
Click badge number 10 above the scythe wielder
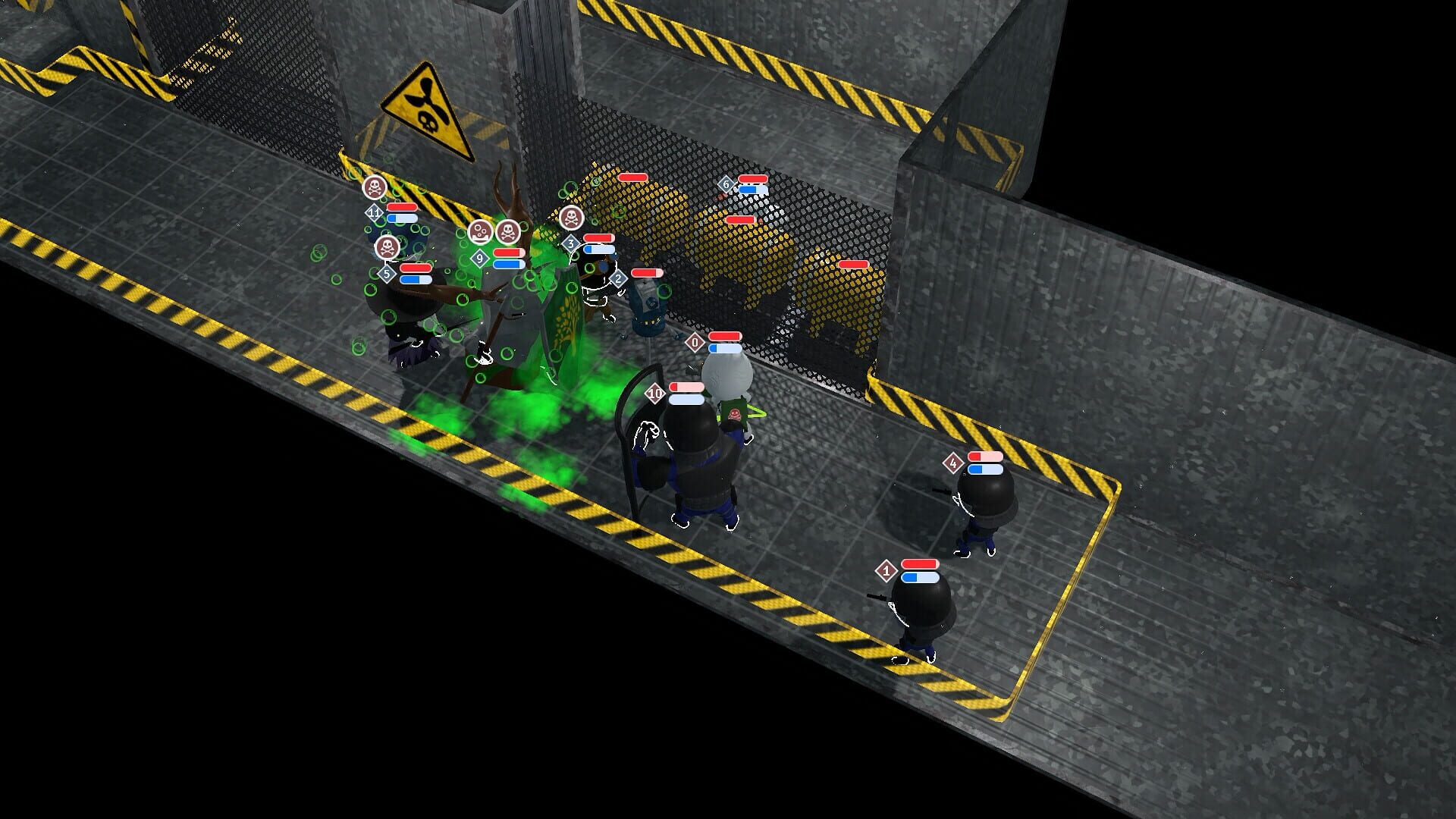(x=654, y=393)
